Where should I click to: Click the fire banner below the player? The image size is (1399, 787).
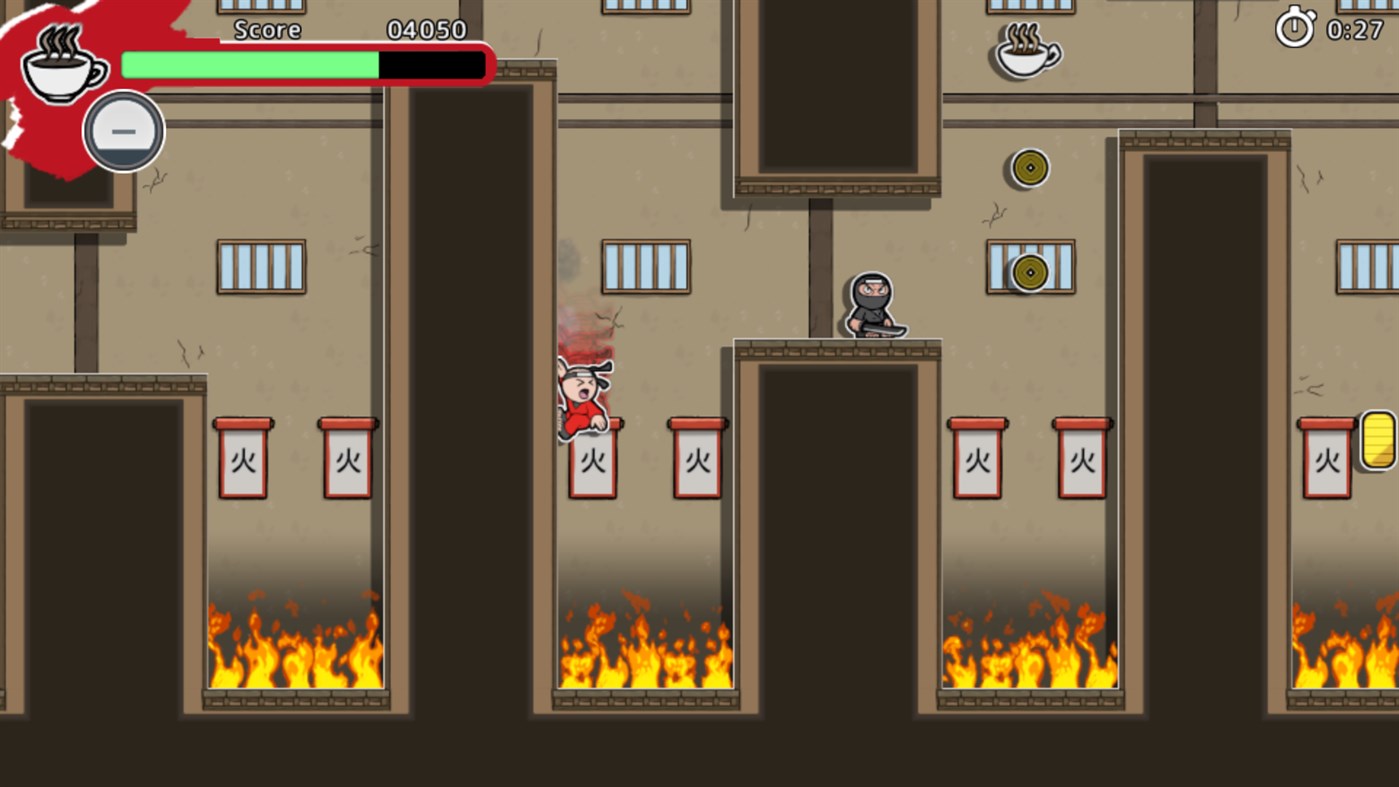coord(594,462)
